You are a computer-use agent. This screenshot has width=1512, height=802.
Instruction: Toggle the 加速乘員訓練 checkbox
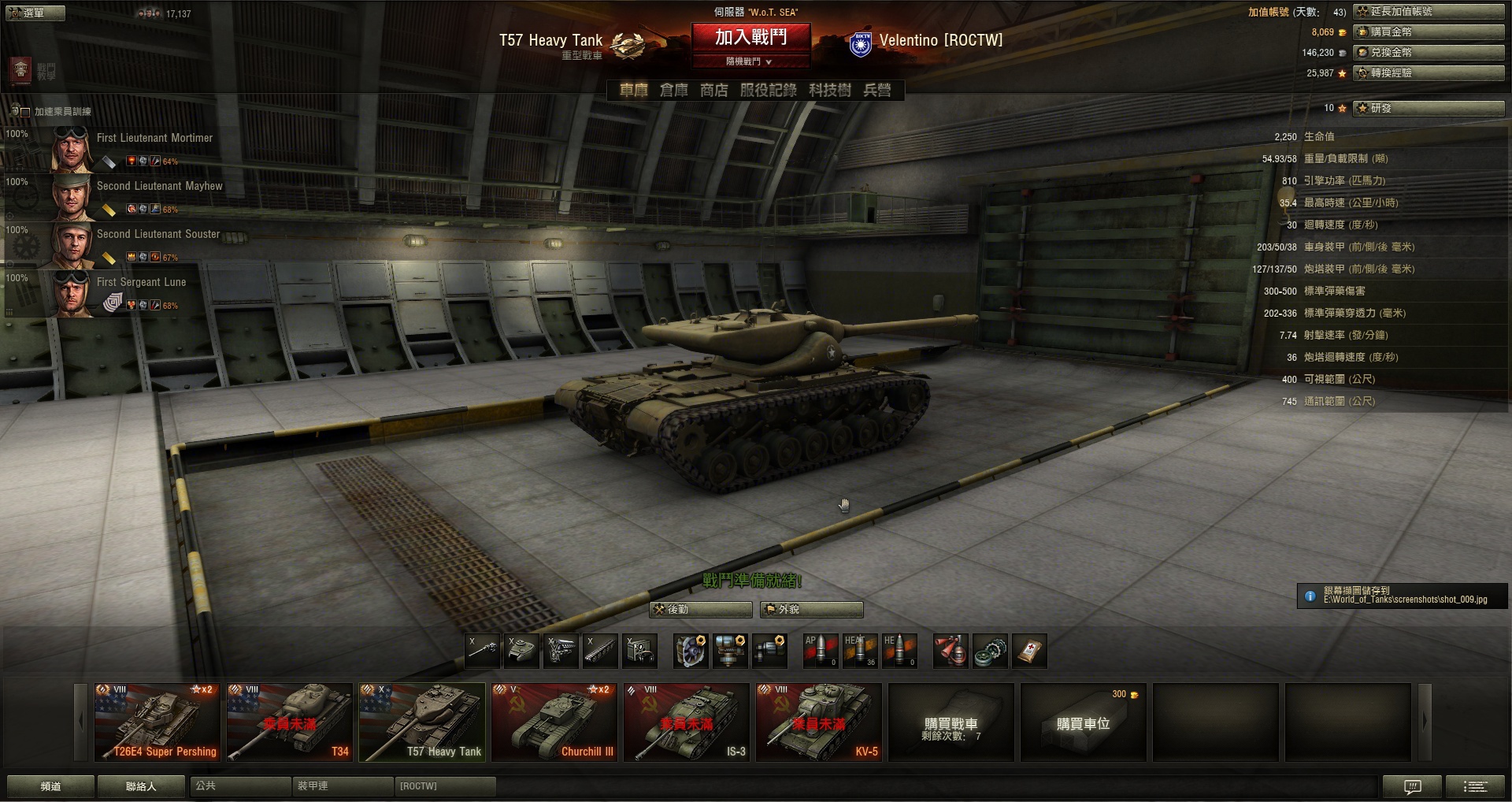(x=25, y=112)
